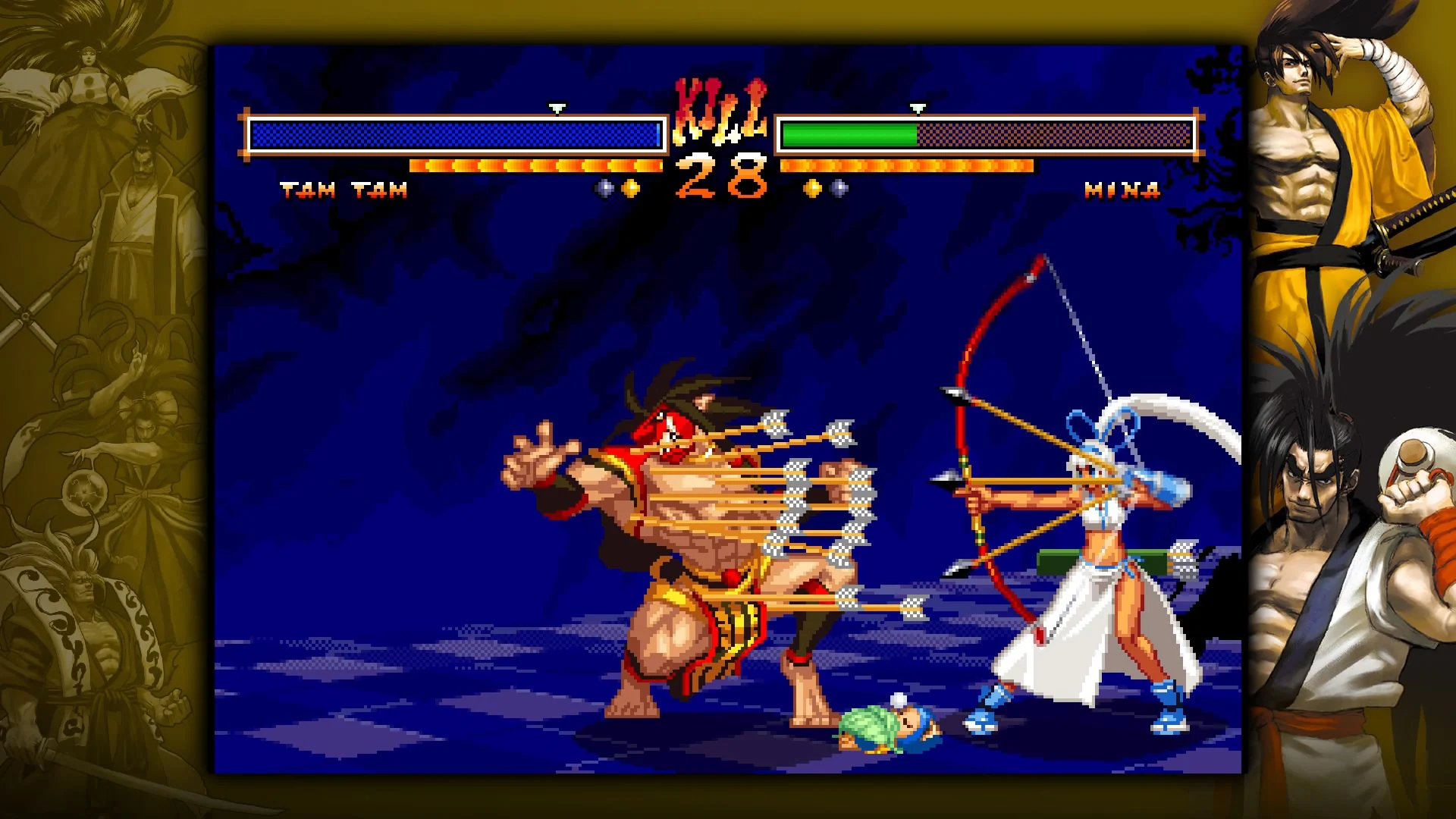Click the white triangle above Tam Tam's health bar
1456x819 pixels.
click(559, 107)
